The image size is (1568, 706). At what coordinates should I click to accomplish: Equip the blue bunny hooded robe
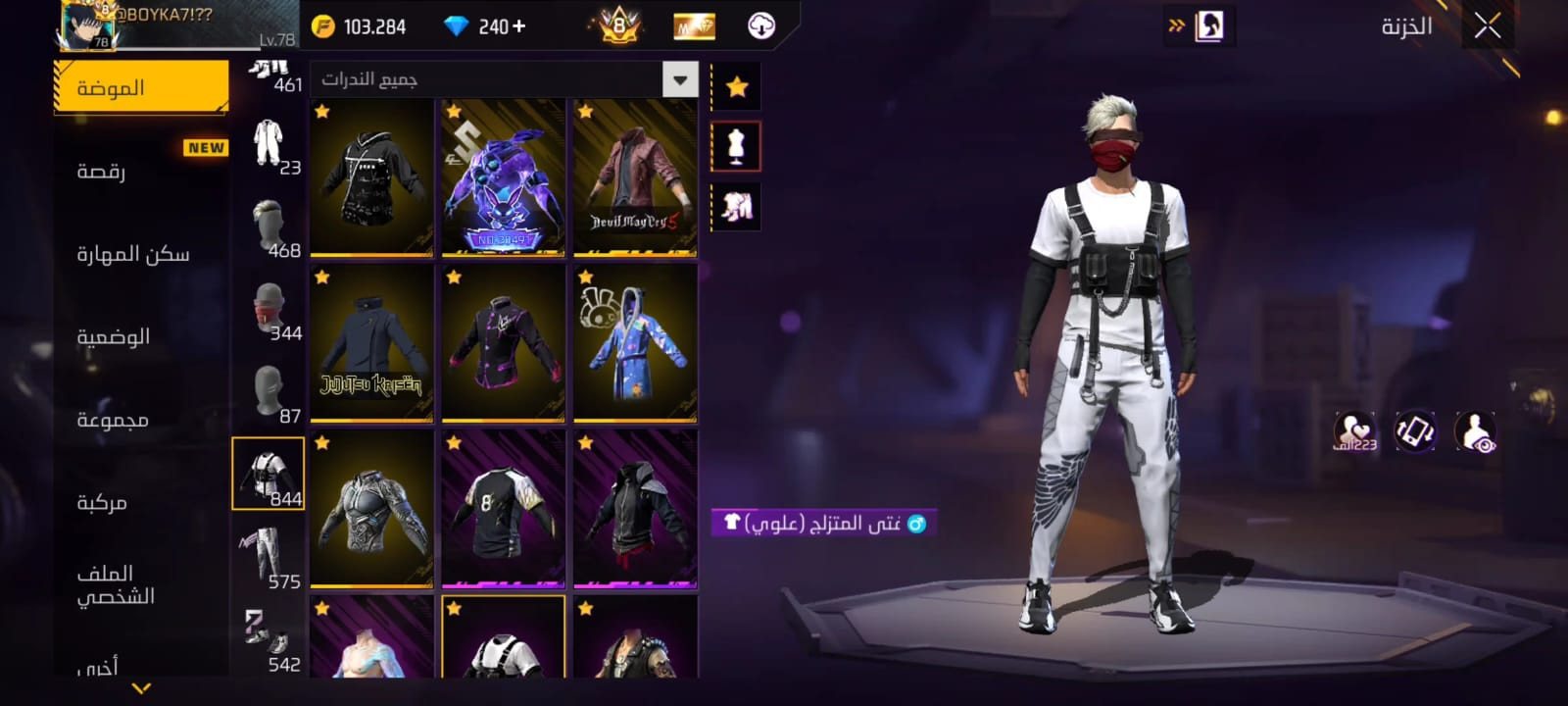tap(634, 343)
